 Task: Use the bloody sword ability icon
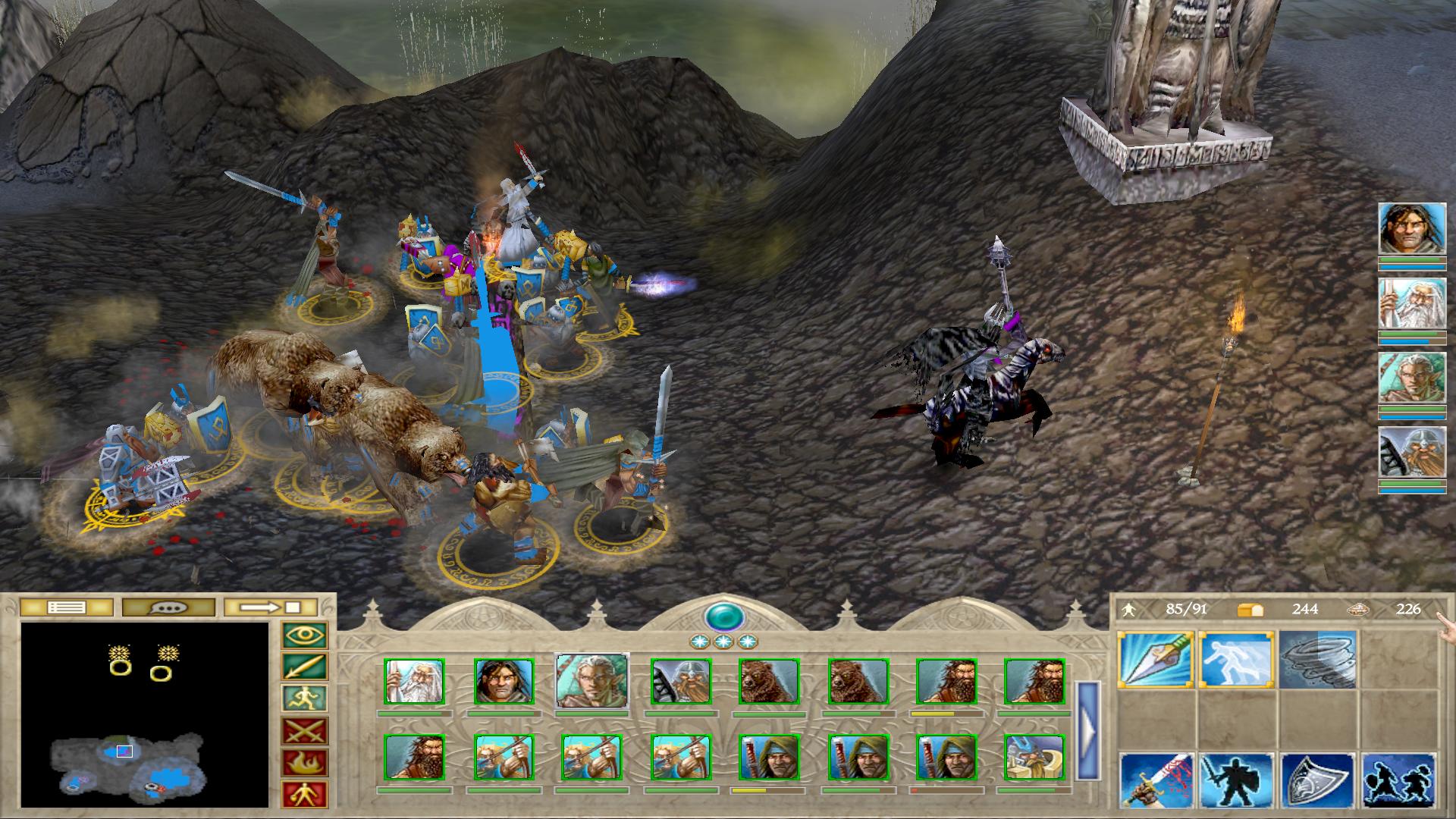pos(1156,781)
